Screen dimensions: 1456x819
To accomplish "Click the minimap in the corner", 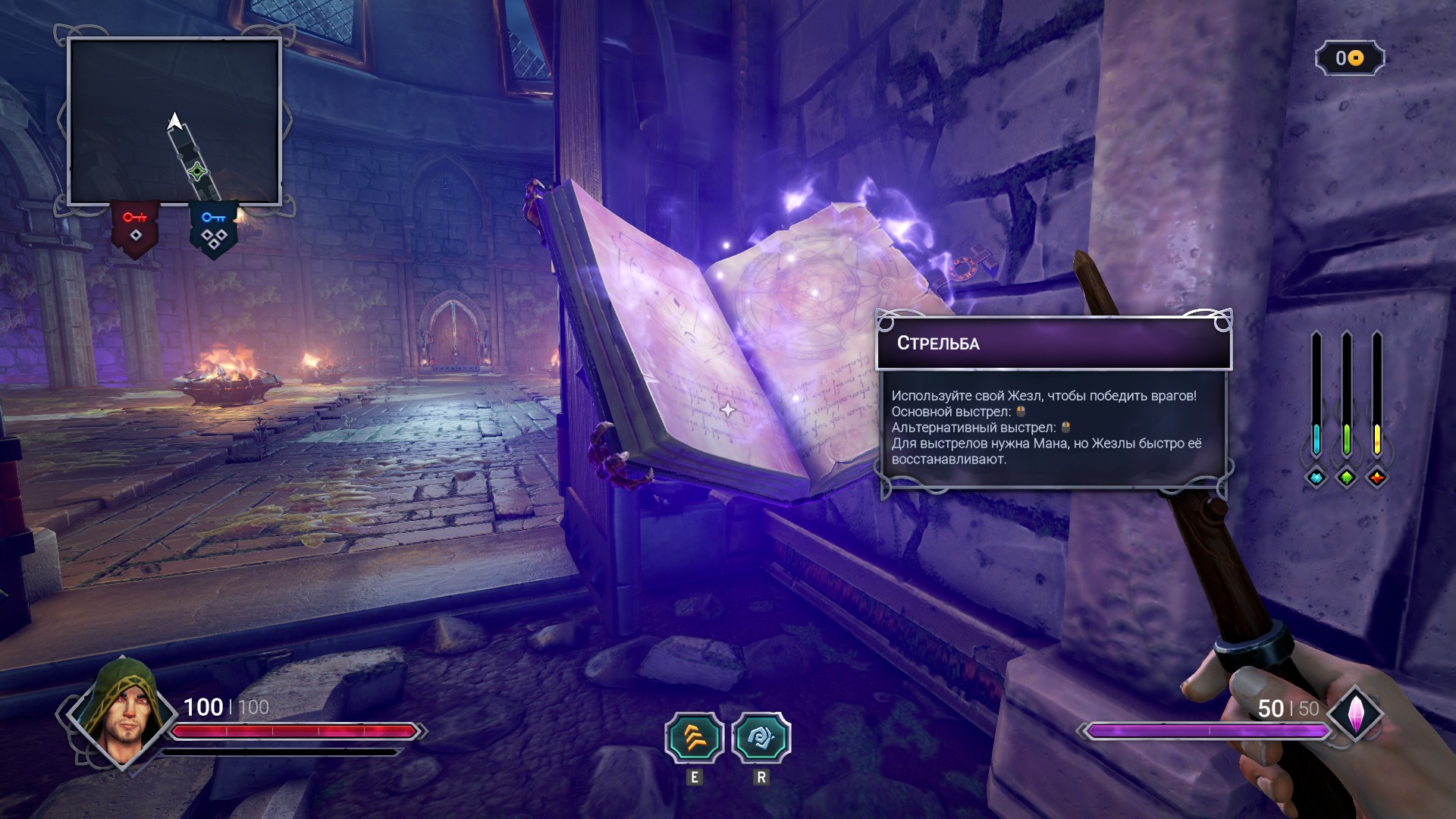I will (x=174, y=121).
